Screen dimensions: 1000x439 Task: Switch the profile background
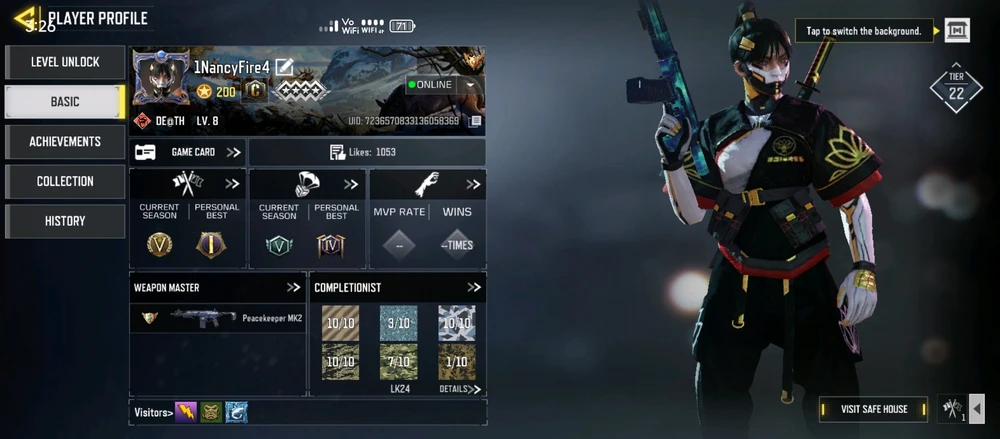click(x=957, y=31)
